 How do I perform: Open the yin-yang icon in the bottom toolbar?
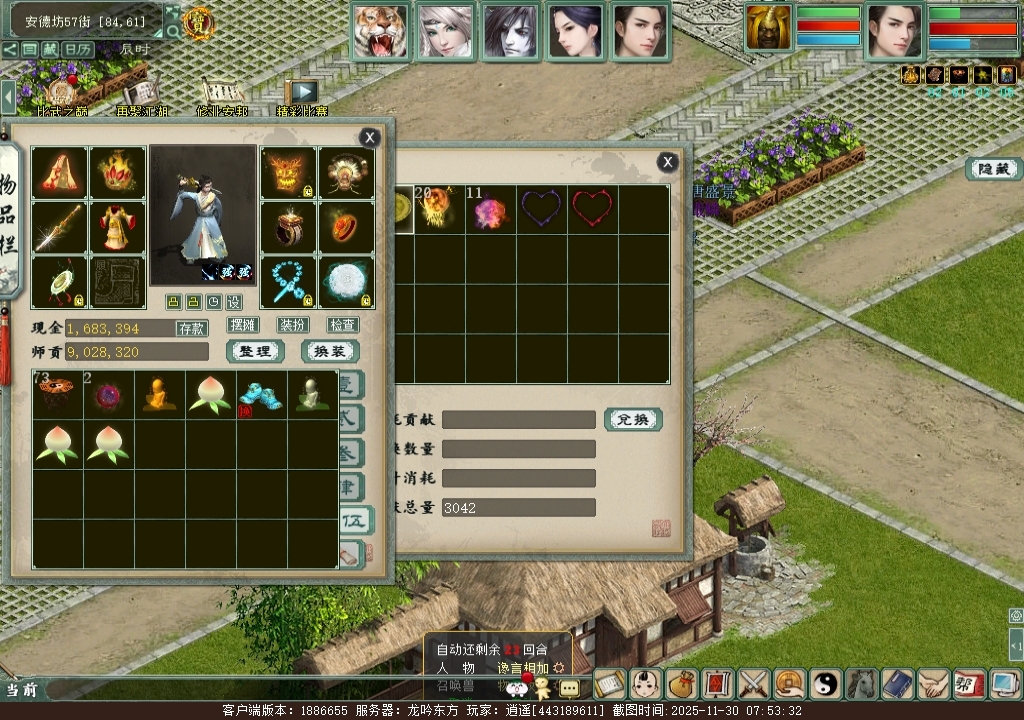click(826, 684)
